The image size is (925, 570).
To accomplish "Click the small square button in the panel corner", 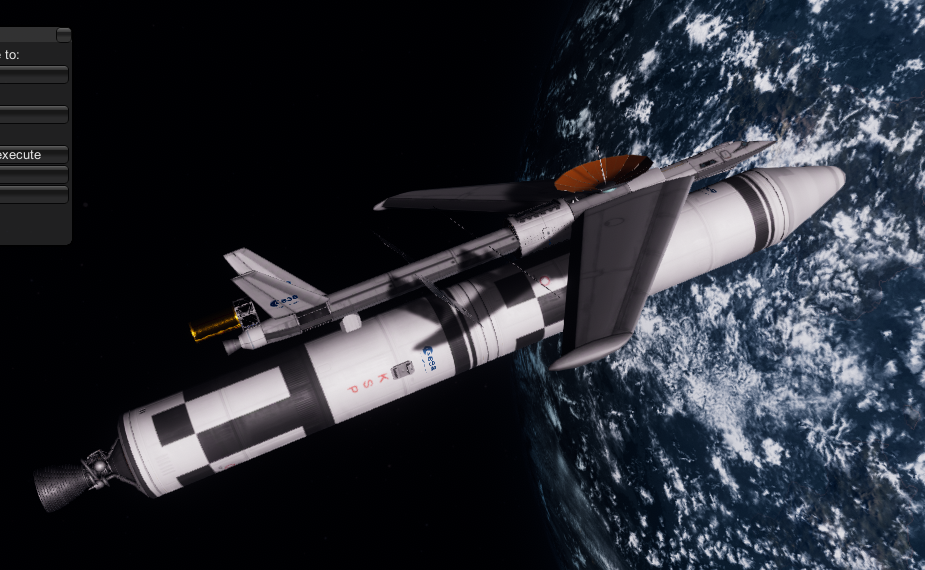I will [64, 35].
